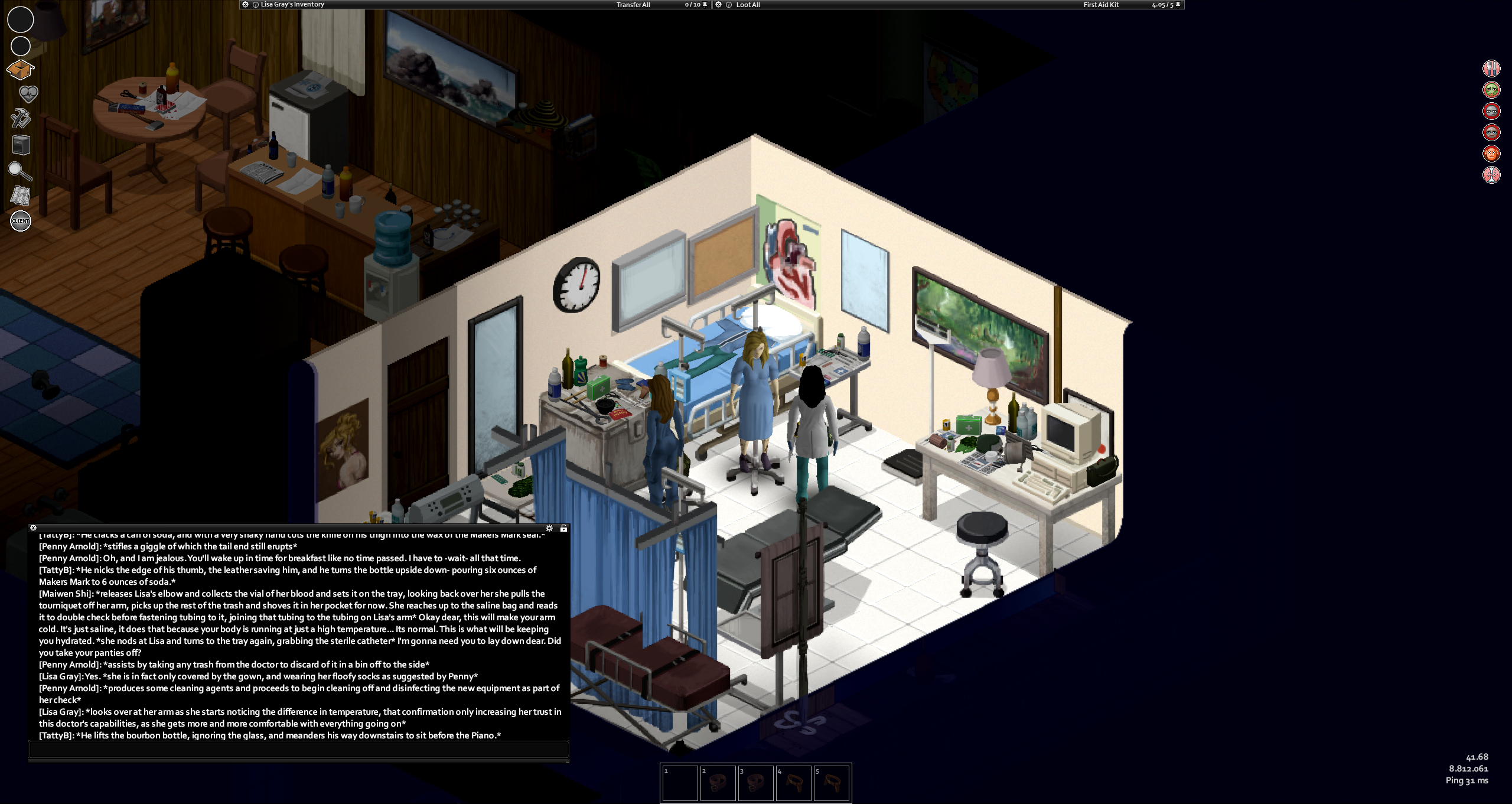Pin the First Aid Kit loot panel
The image size is (1512, 804).
(1178, 5)
